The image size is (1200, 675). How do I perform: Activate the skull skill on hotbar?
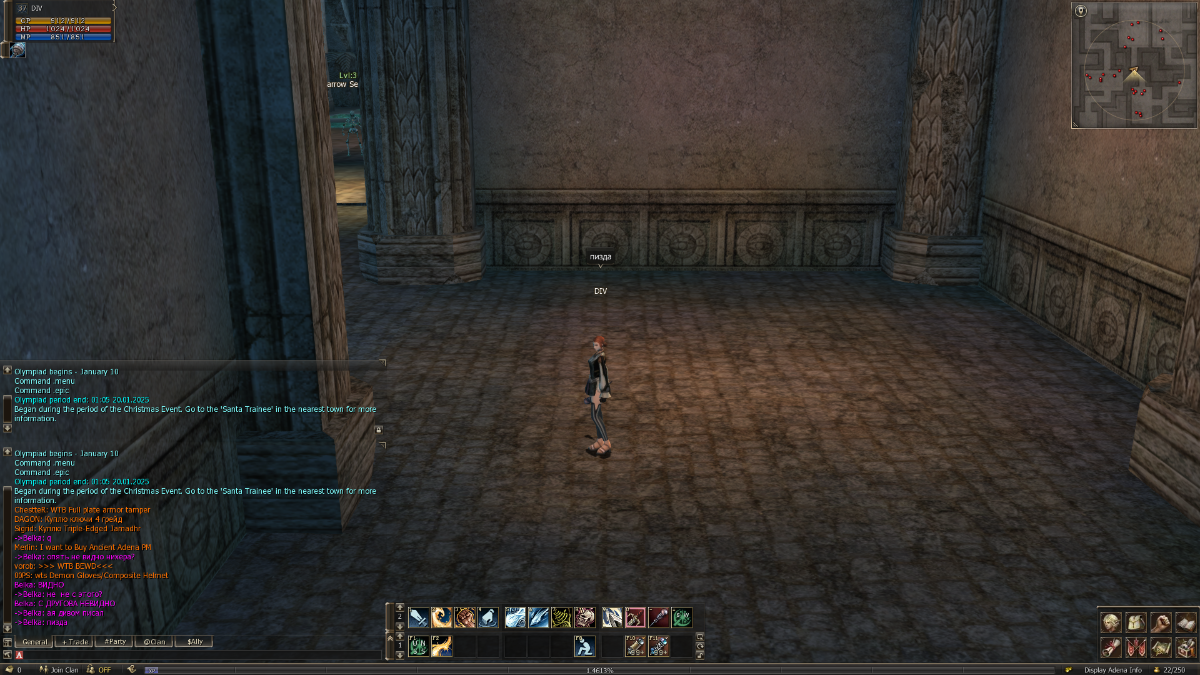click(x=587, y=618)
